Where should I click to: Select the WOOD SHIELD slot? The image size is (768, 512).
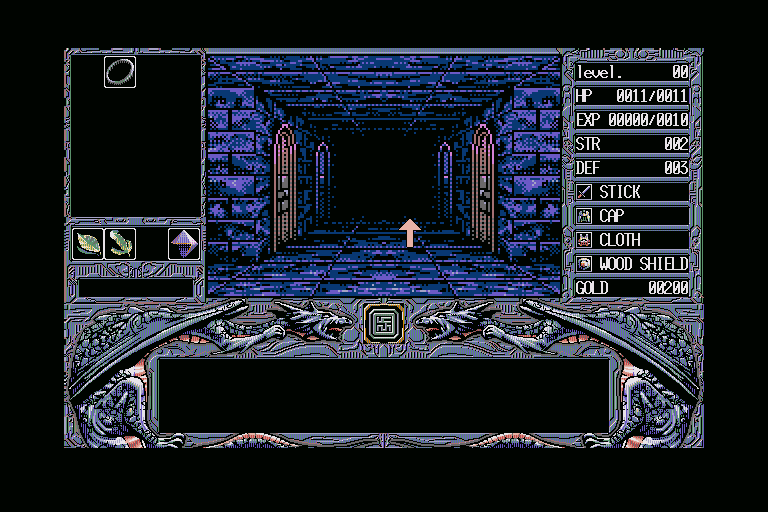pyautogui.click(x=632, y=264)
